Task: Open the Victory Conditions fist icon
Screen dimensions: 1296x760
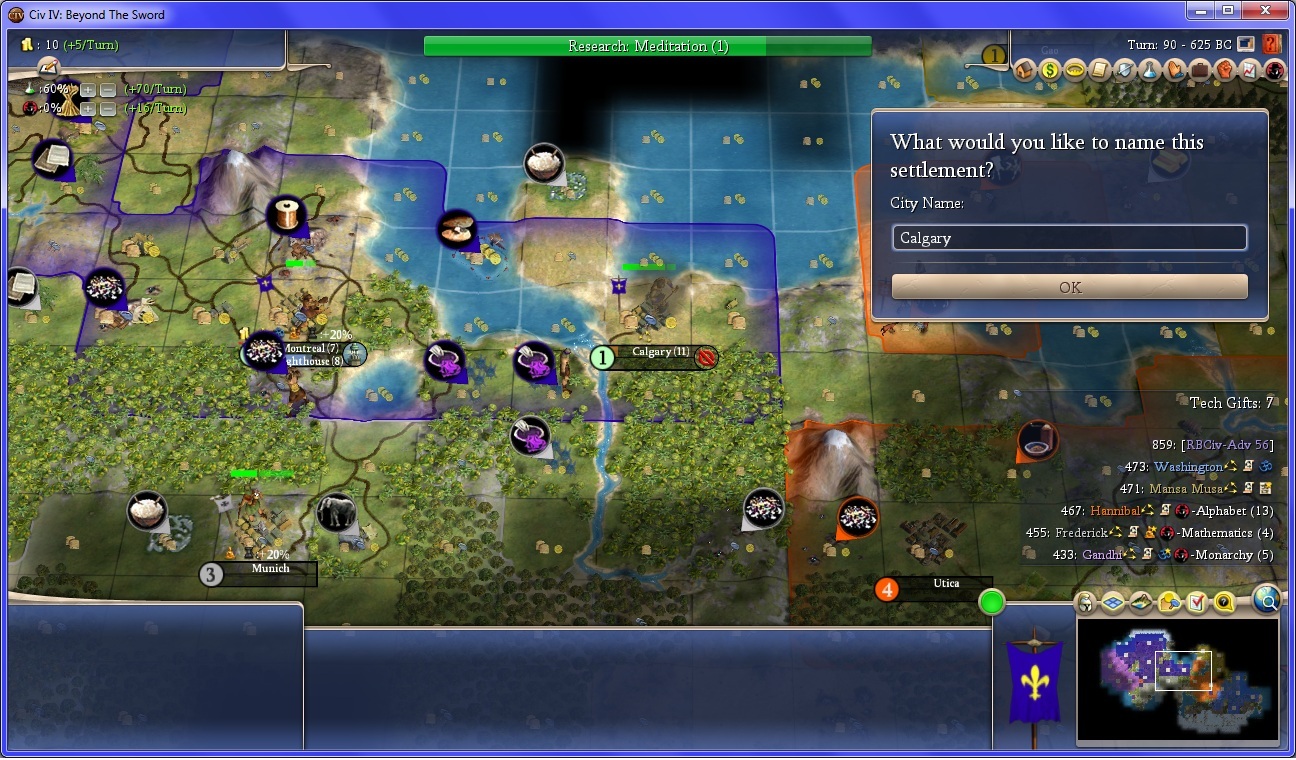Action: [1224, 71]
